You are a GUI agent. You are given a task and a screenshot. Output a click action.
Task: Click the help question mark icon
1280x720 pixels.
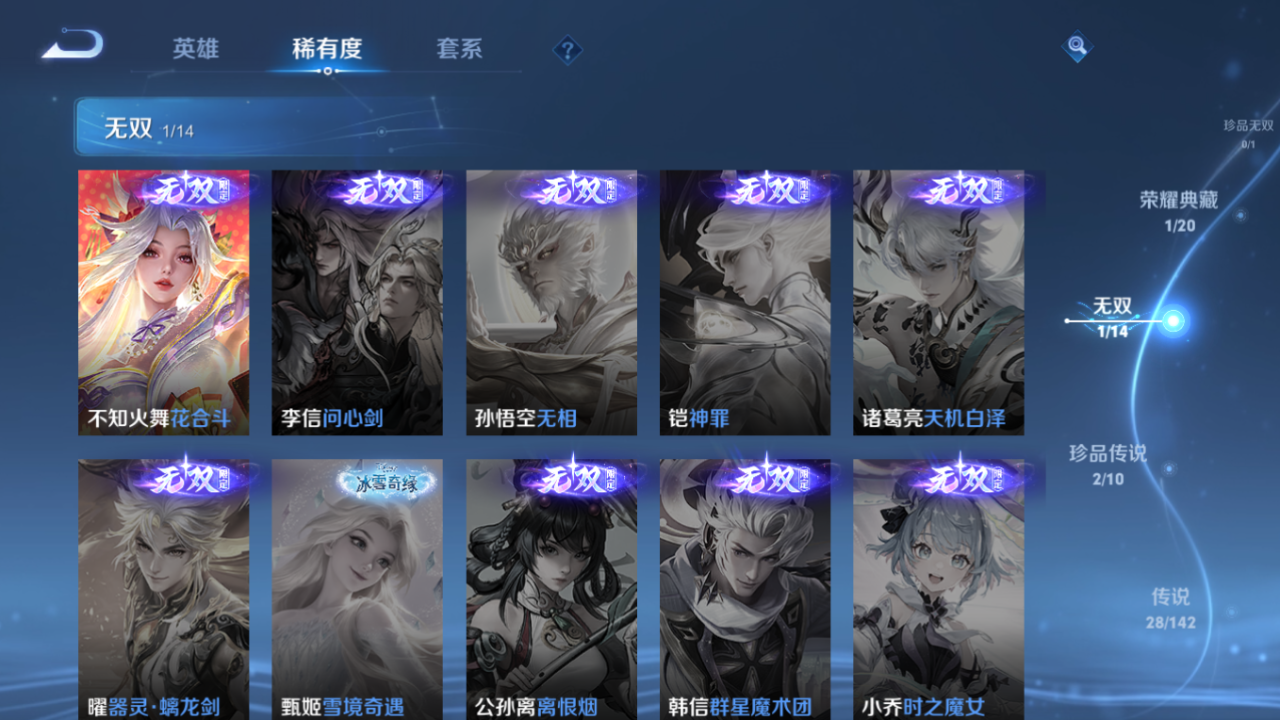click(x=566, y=47)
